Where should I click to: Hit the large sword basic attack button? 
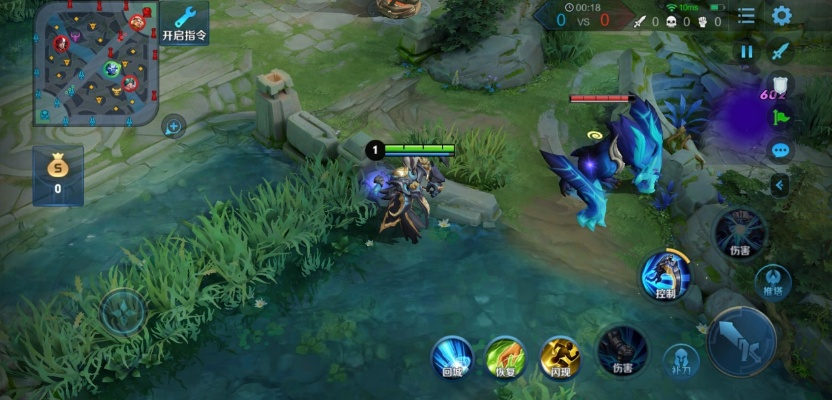[741, 341]
